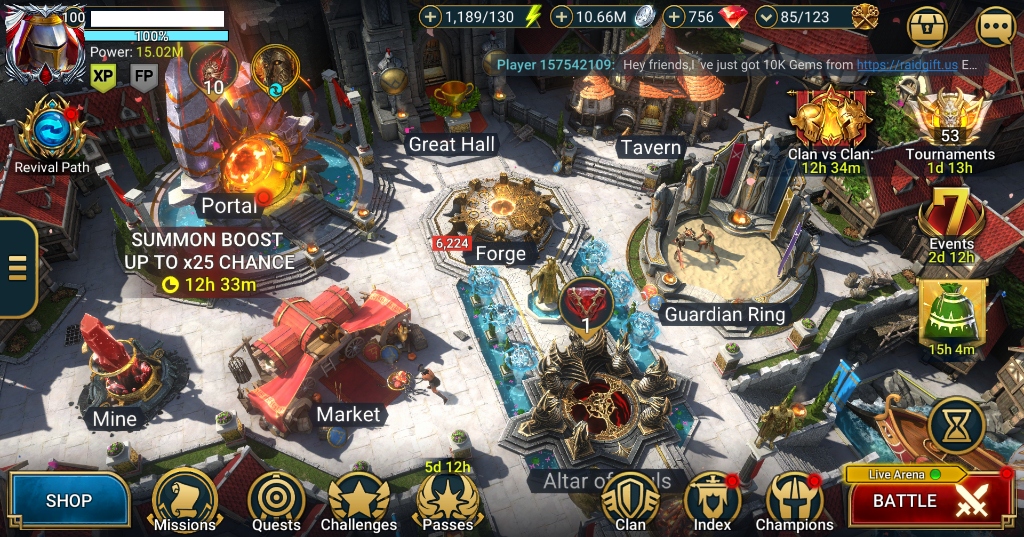Open the Index menu
The width and height of the screenshot is (1024, 537).
coord(712,500)
